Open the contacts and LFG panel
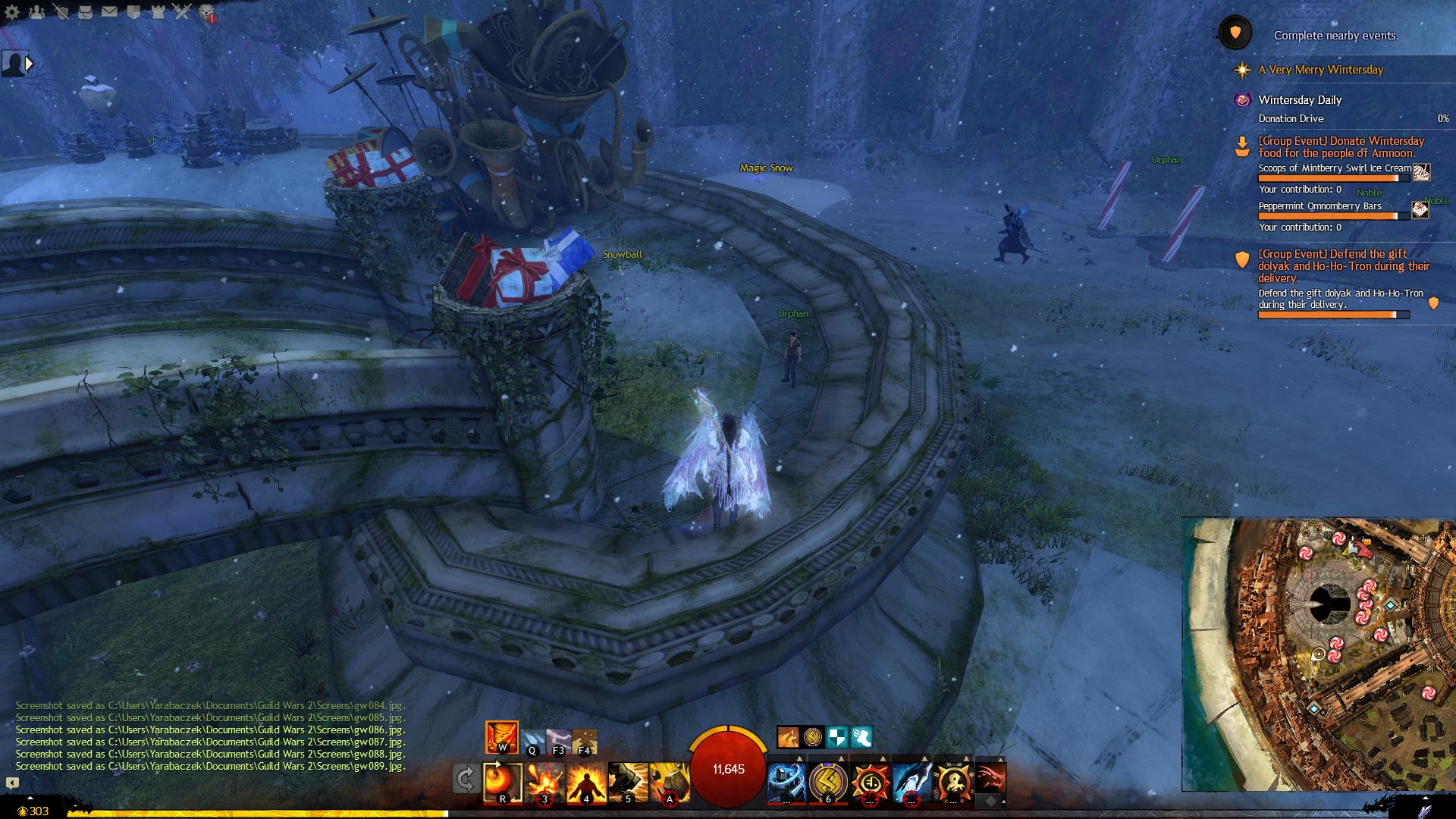Image resolution: width=1456 pixels, height=819 pixels. [36, 12]
